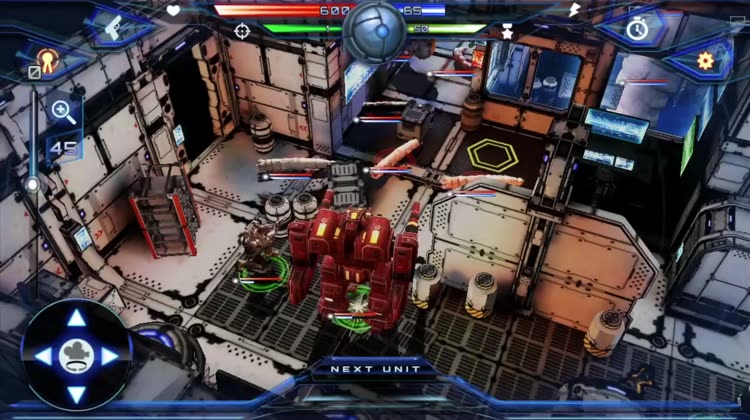
Task: Pan camera down with the down arrow
Action: [x=76, y=393]
